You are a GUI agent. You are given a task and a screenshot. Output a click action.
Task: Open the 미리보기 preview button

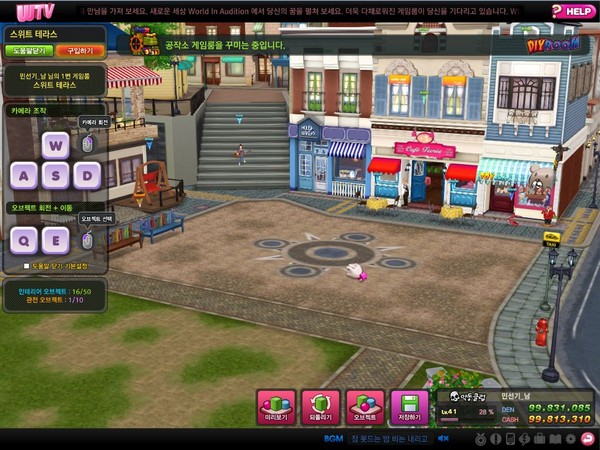[x=276, y=407]
